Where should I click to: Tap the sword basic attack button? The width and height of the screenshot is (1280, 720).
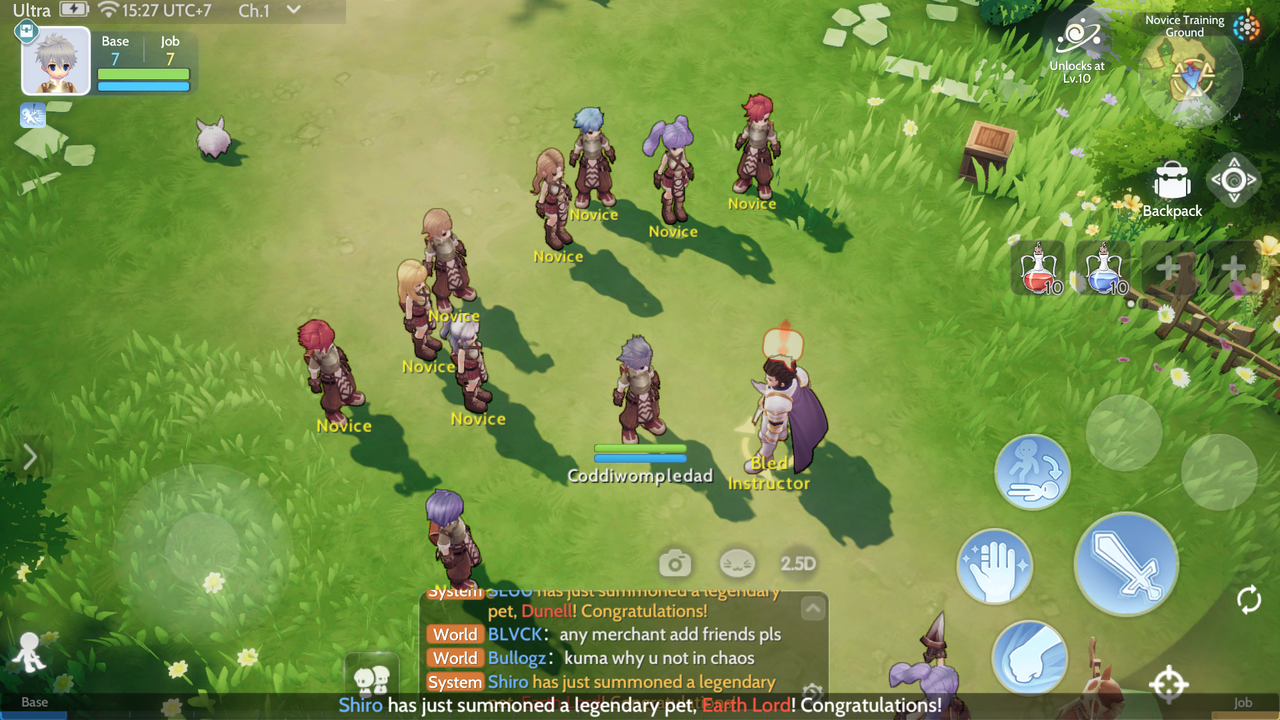(1126, 564)
